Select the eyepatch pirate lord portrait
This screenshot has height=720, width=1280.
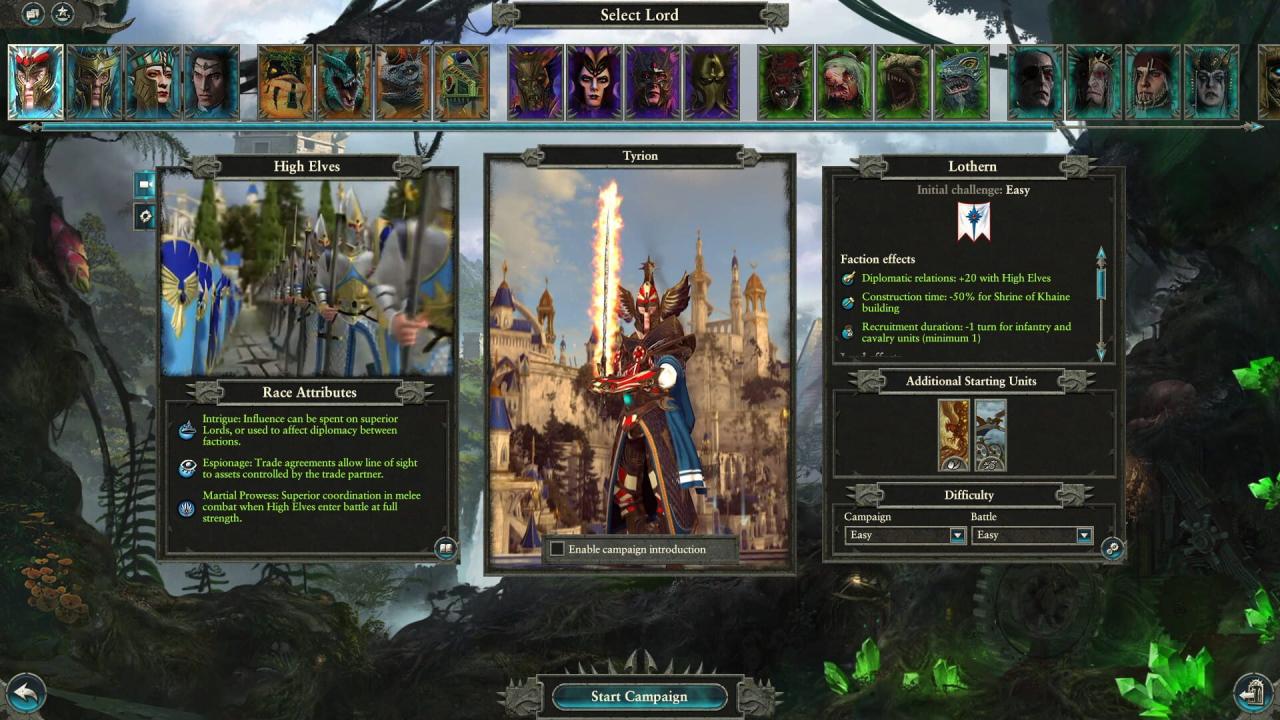[1035, 82]
